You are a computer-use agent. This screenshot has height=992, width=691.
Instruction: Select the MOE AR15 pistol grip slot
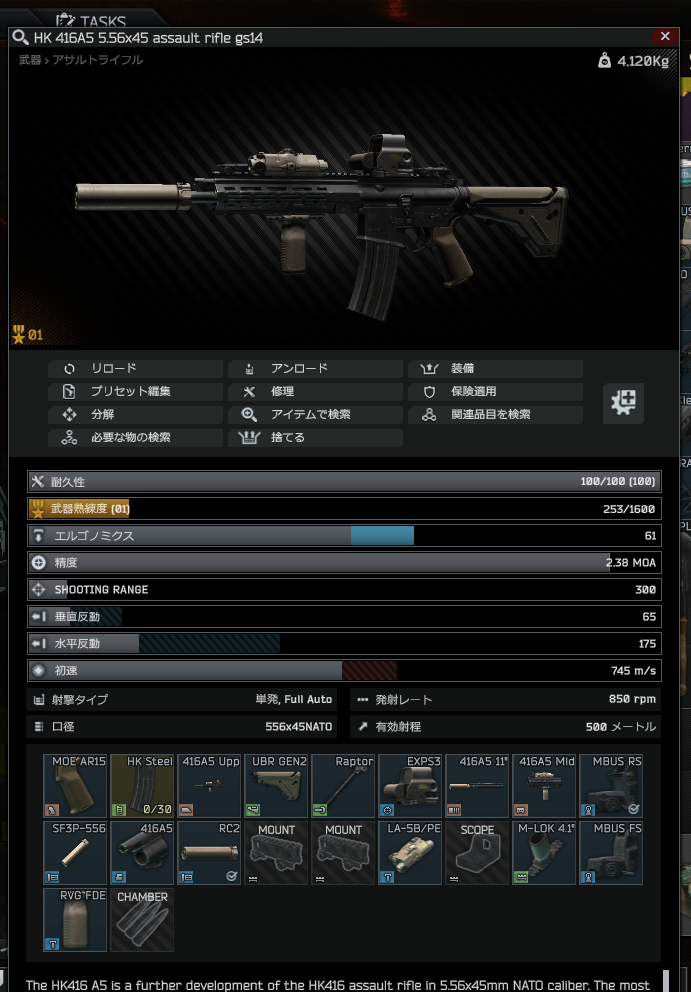pos(76,786)
